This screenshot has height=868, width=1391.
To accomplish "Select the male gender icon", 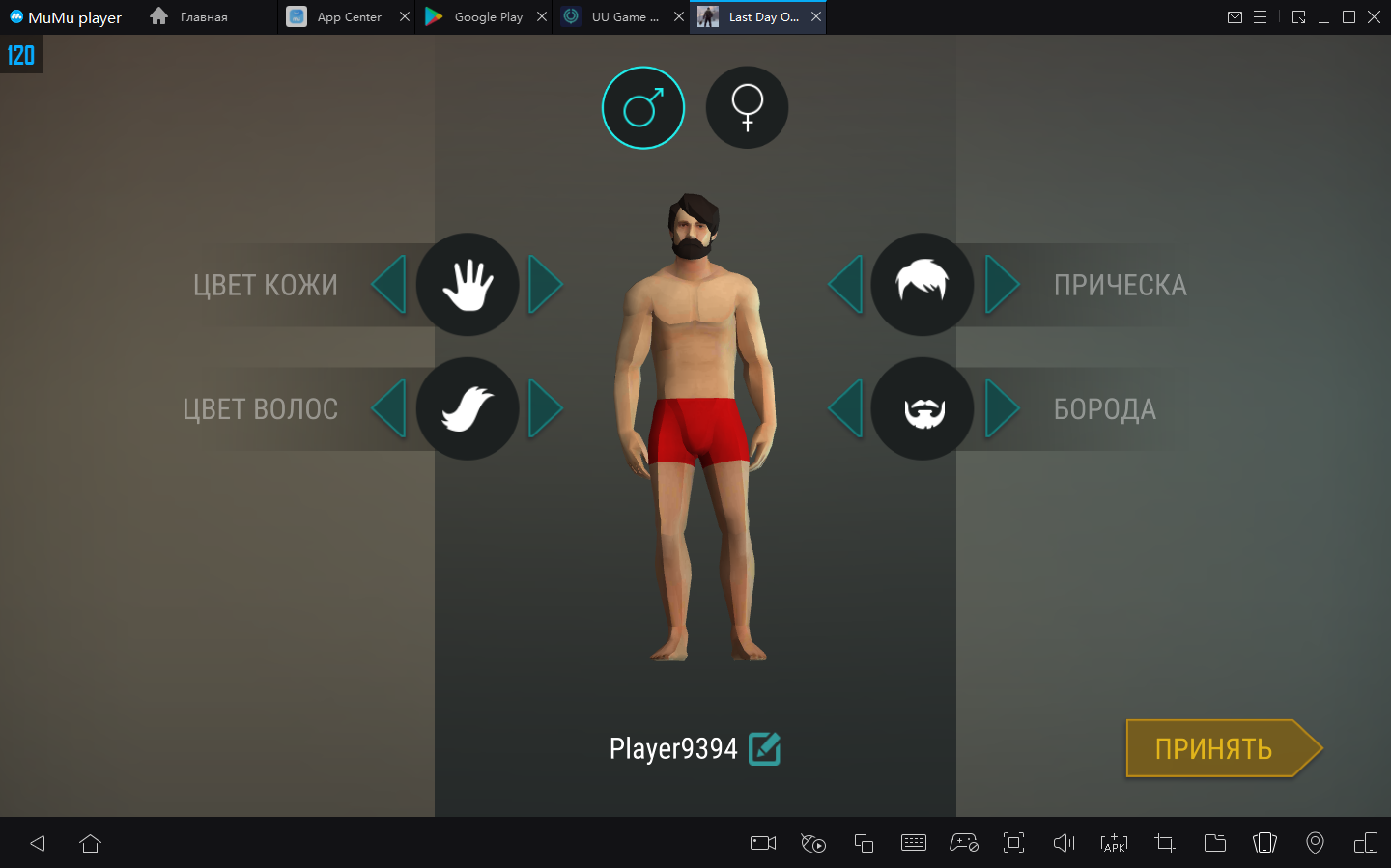I will coord(643,107).
